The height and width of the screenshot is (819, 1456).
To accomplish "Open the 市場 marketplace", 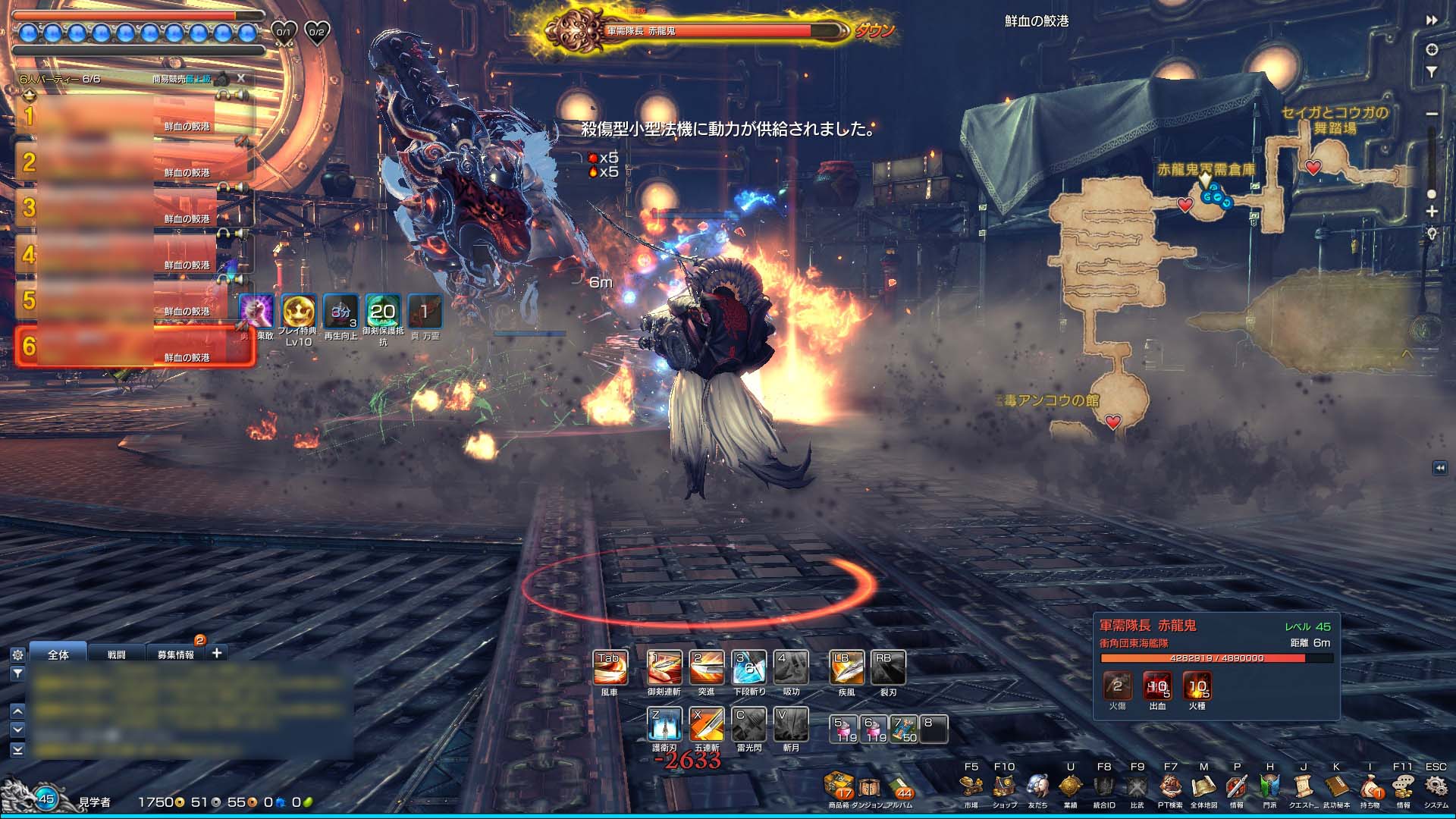I will [971, 787].
